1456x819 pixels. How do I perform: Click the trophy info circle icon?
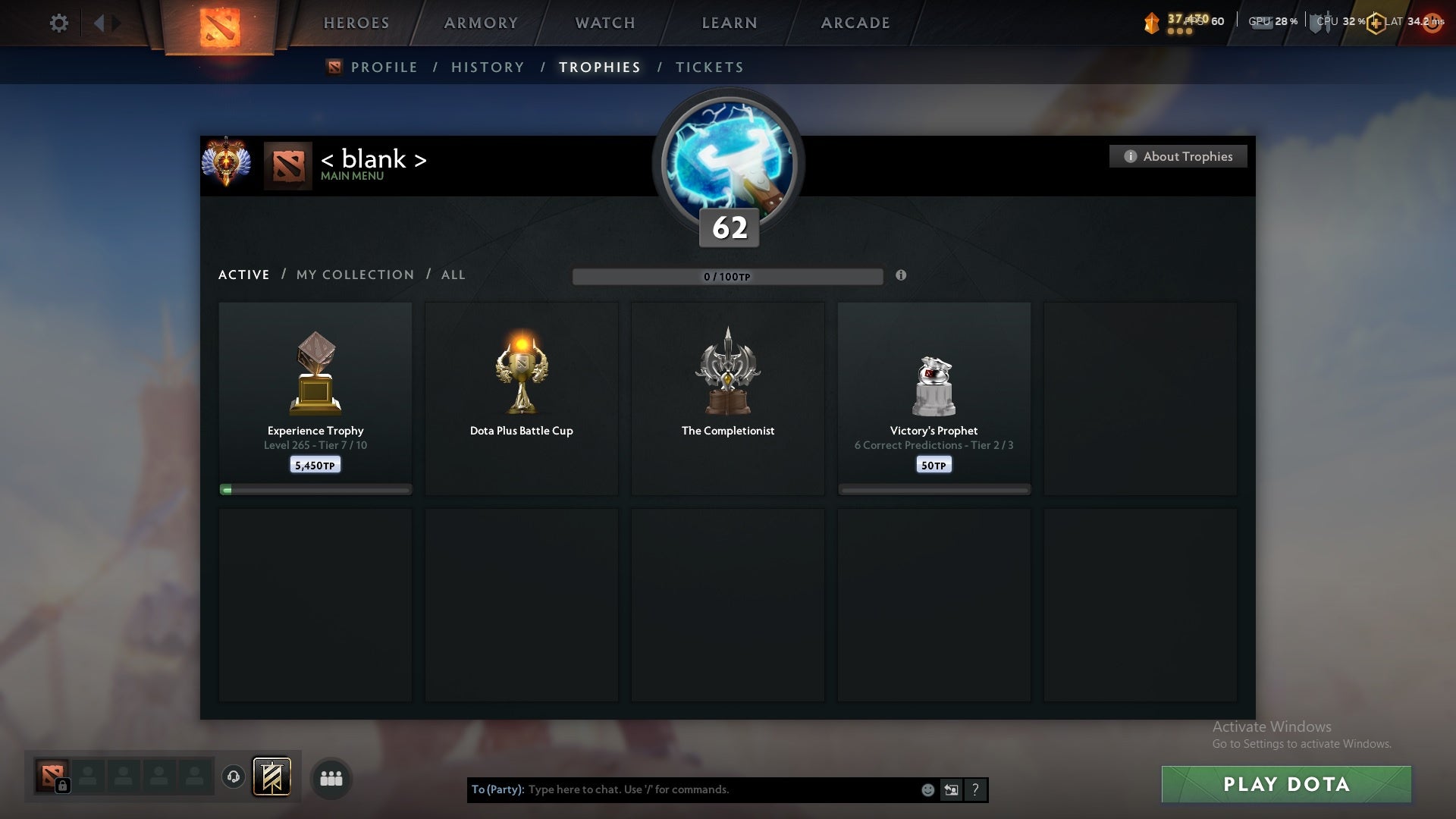[902, 276]
